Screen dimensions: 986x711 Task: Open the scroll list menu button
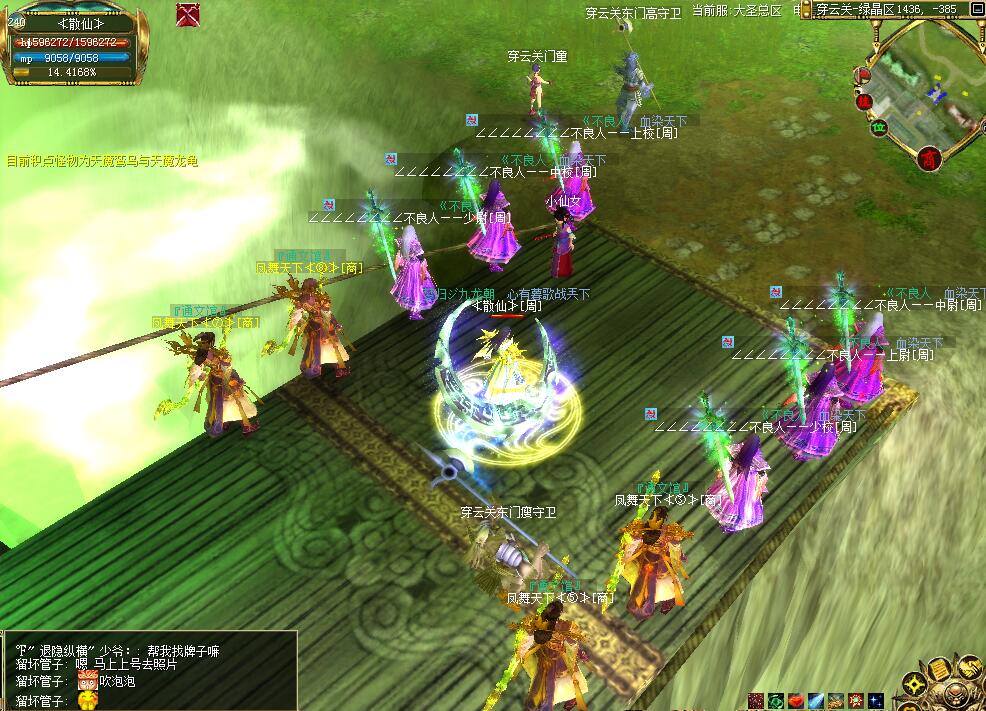pos(940,670)
